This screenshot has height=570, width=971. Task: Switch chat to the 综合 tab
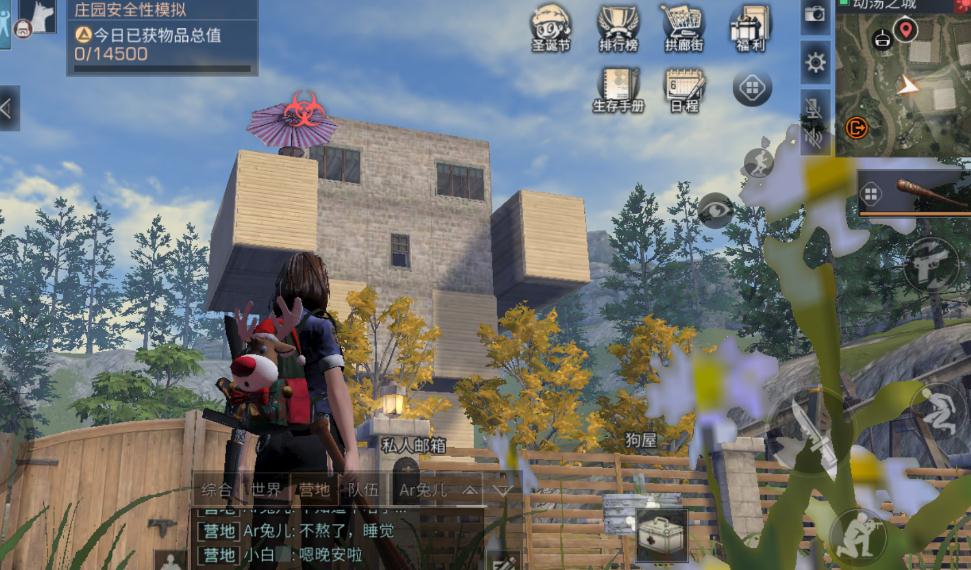click(x=217, y=490)
